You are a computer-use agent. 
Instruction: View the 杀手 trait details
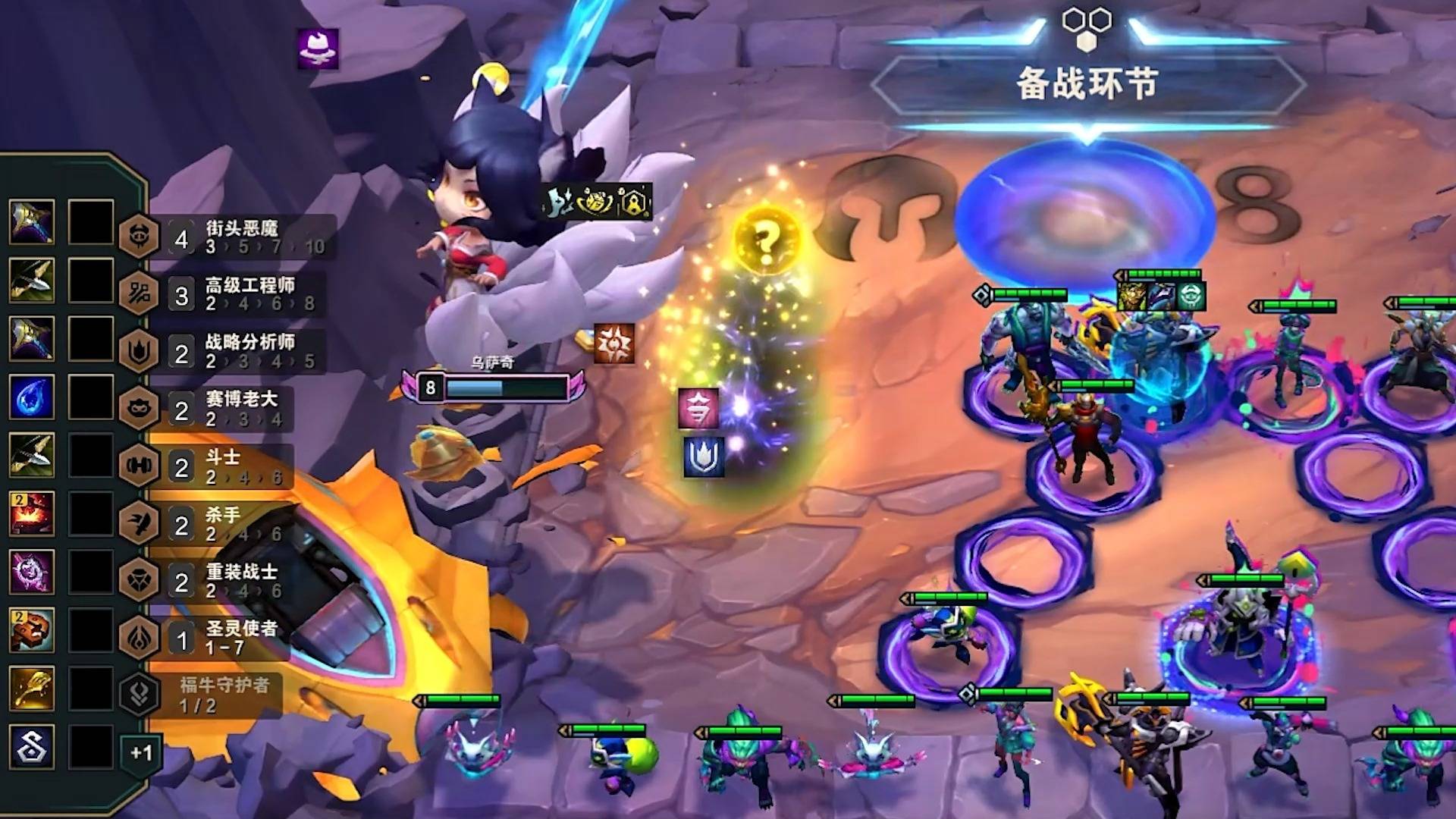click(x=221, y=524)
